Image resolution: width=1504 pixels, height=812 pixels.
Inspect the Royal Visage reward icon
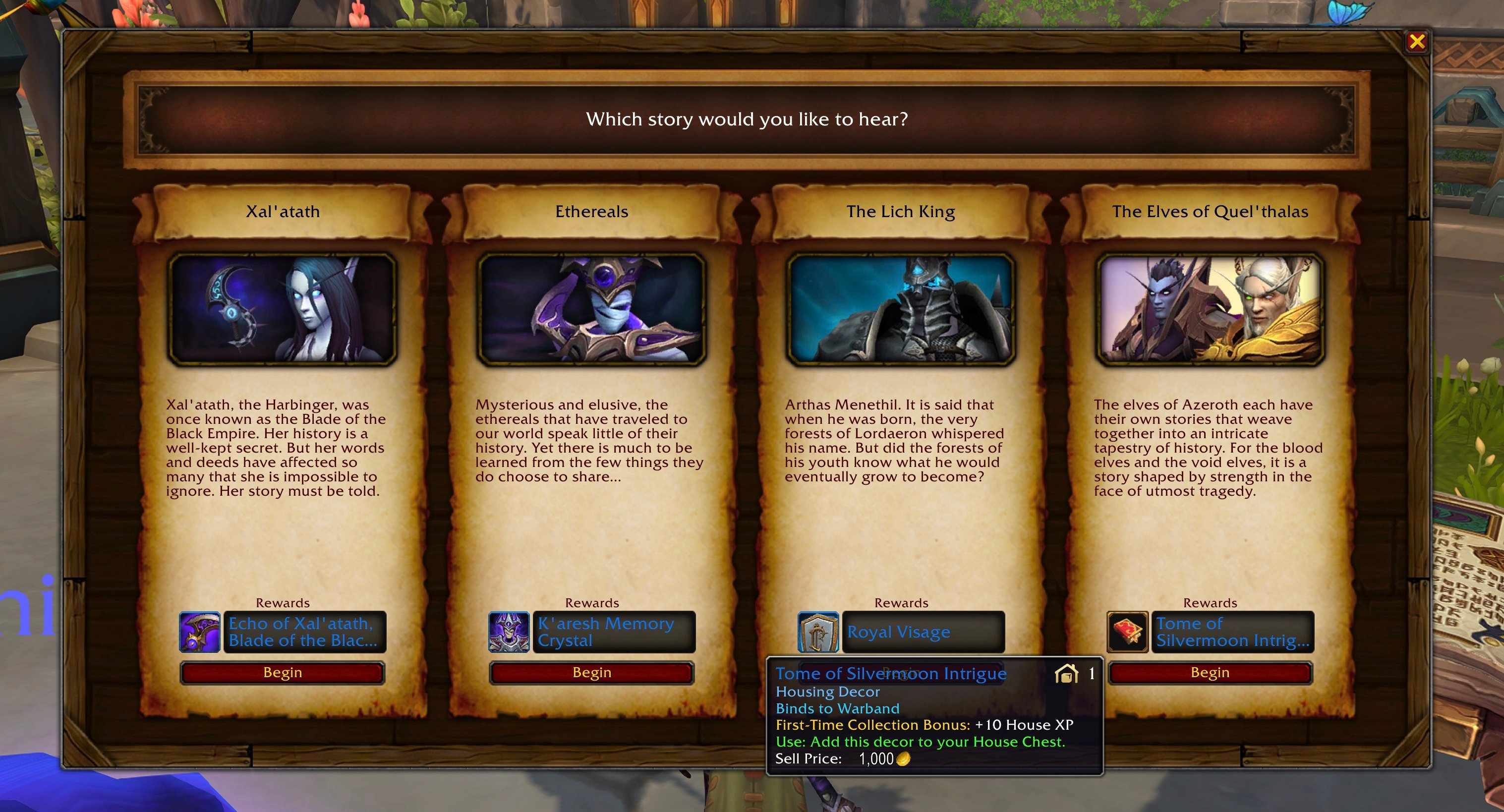818,632
